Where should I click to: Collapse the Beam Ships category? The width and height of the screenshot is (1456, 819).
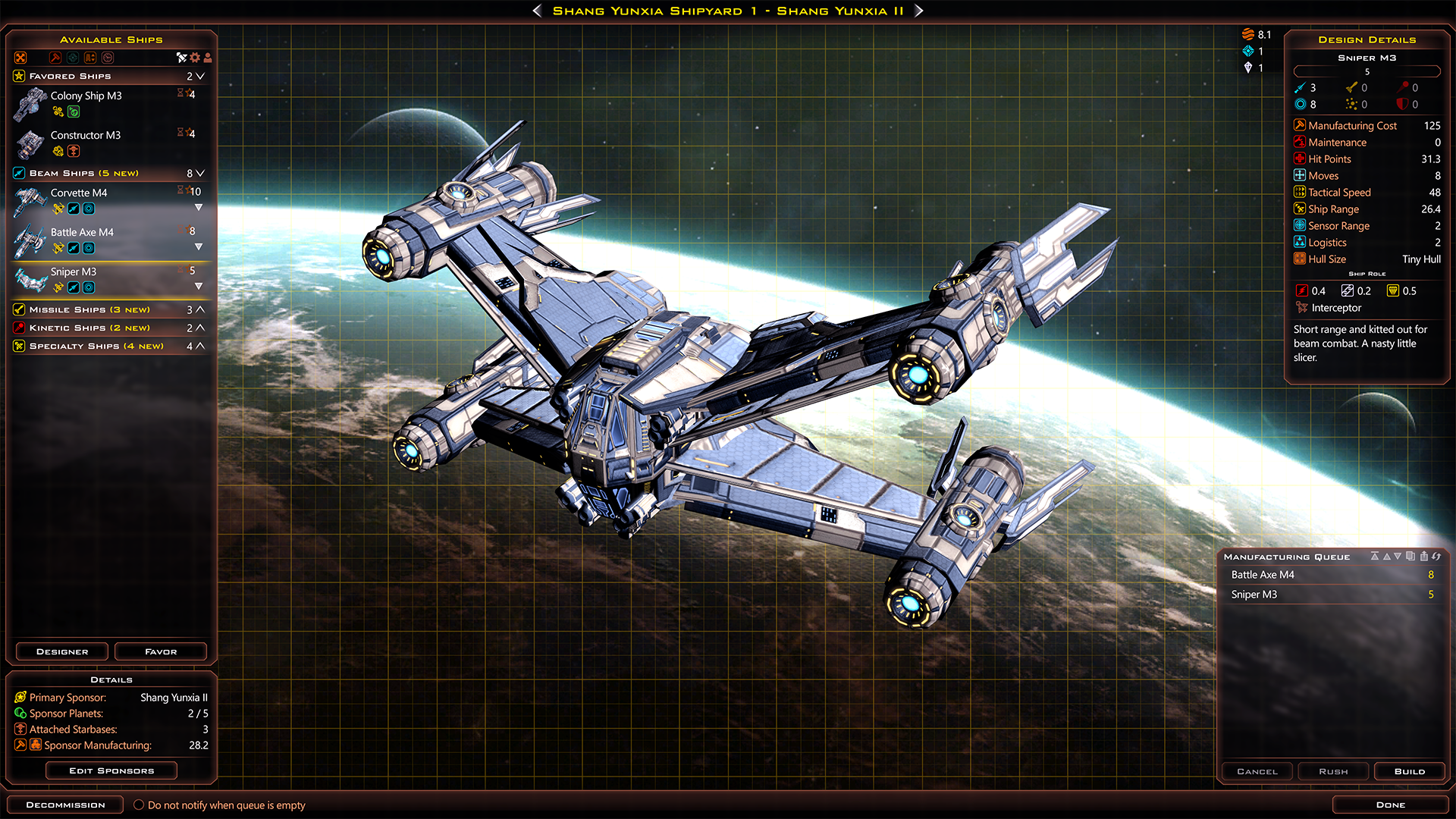pos(199,173)
